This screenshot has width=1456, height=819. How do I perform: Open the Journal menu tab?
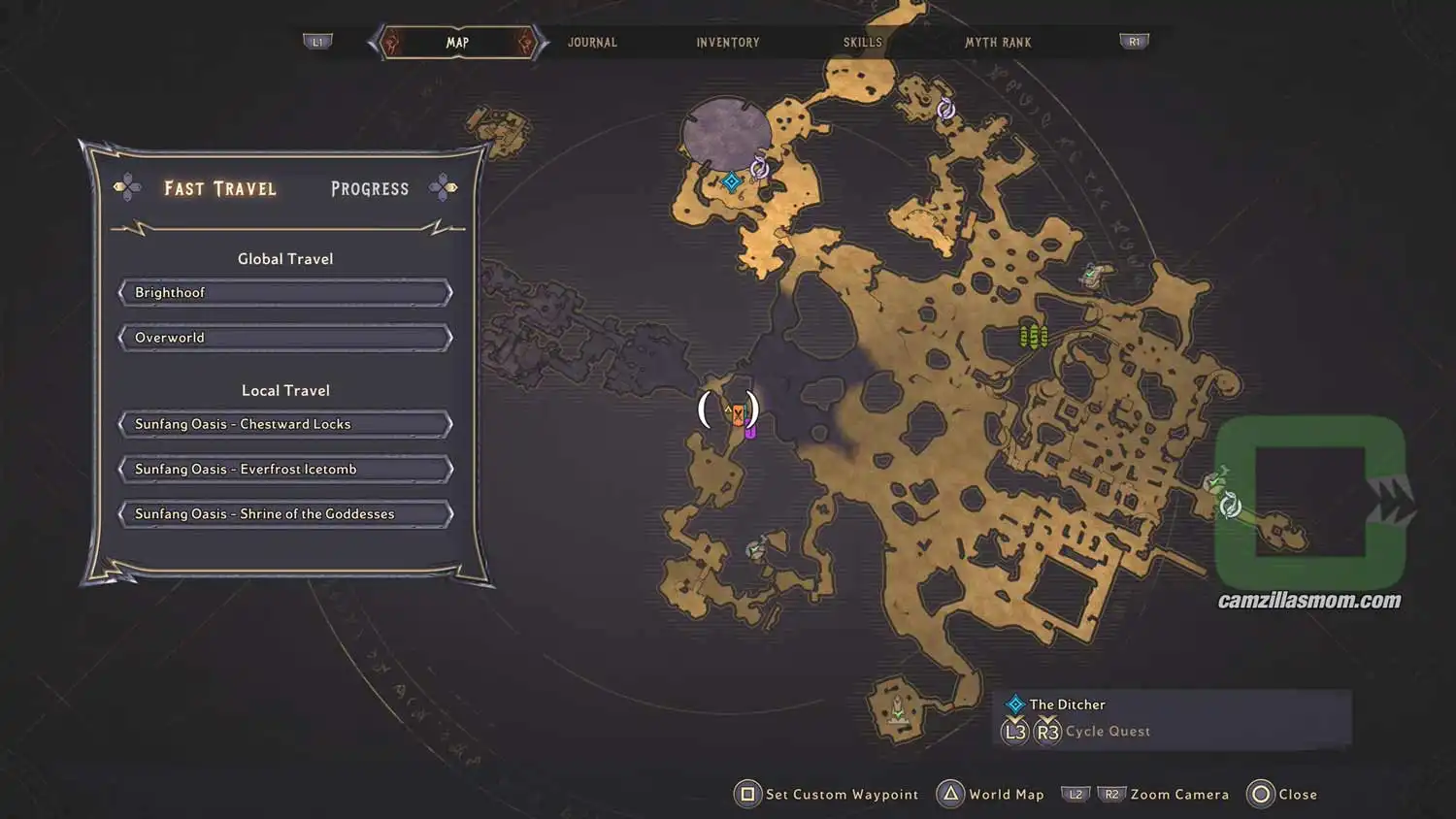(592, 42)
